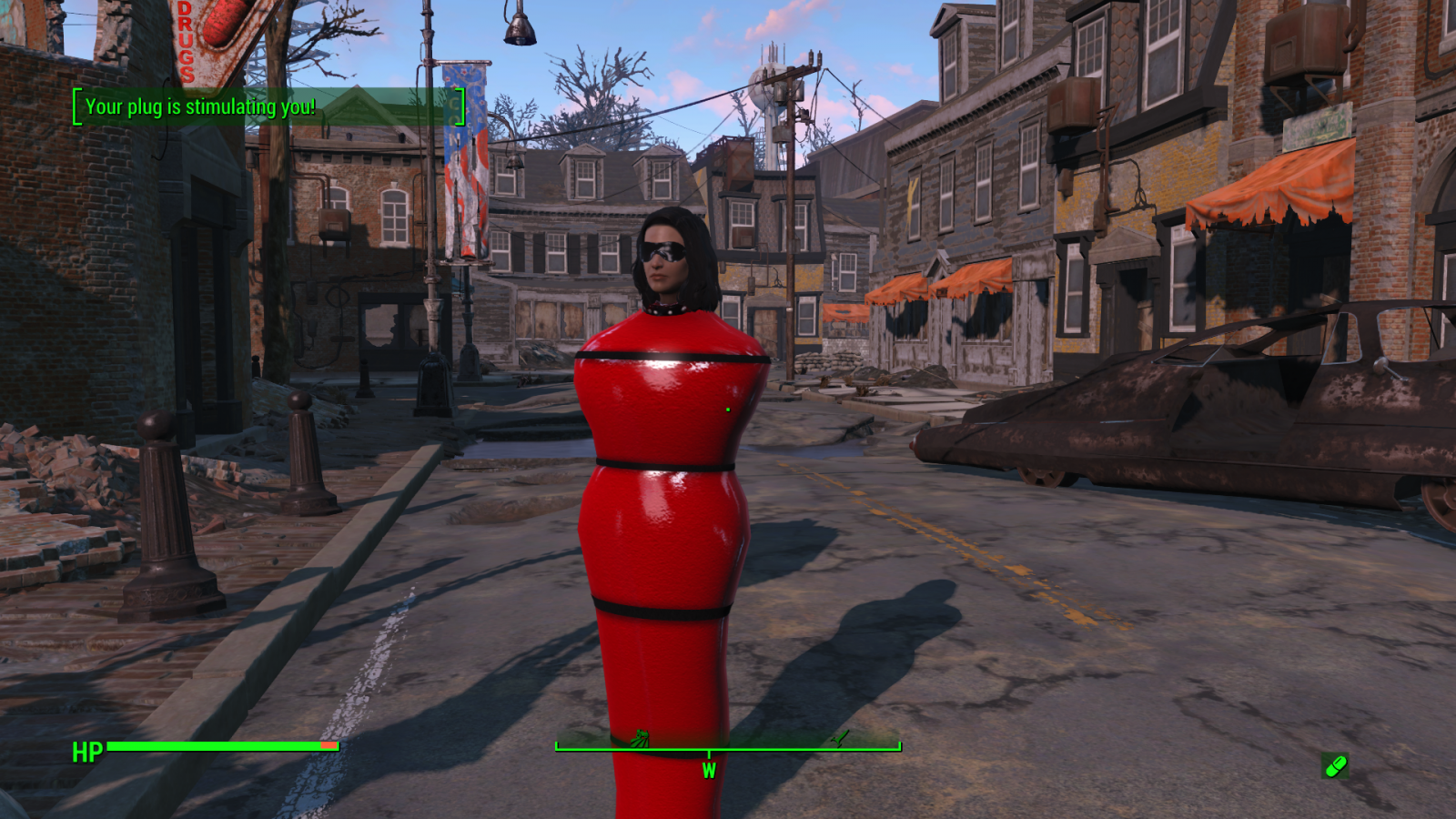Click the character's studded collar
The image size is (1456, 819).
pyautogui.click(x=667, y=308)
